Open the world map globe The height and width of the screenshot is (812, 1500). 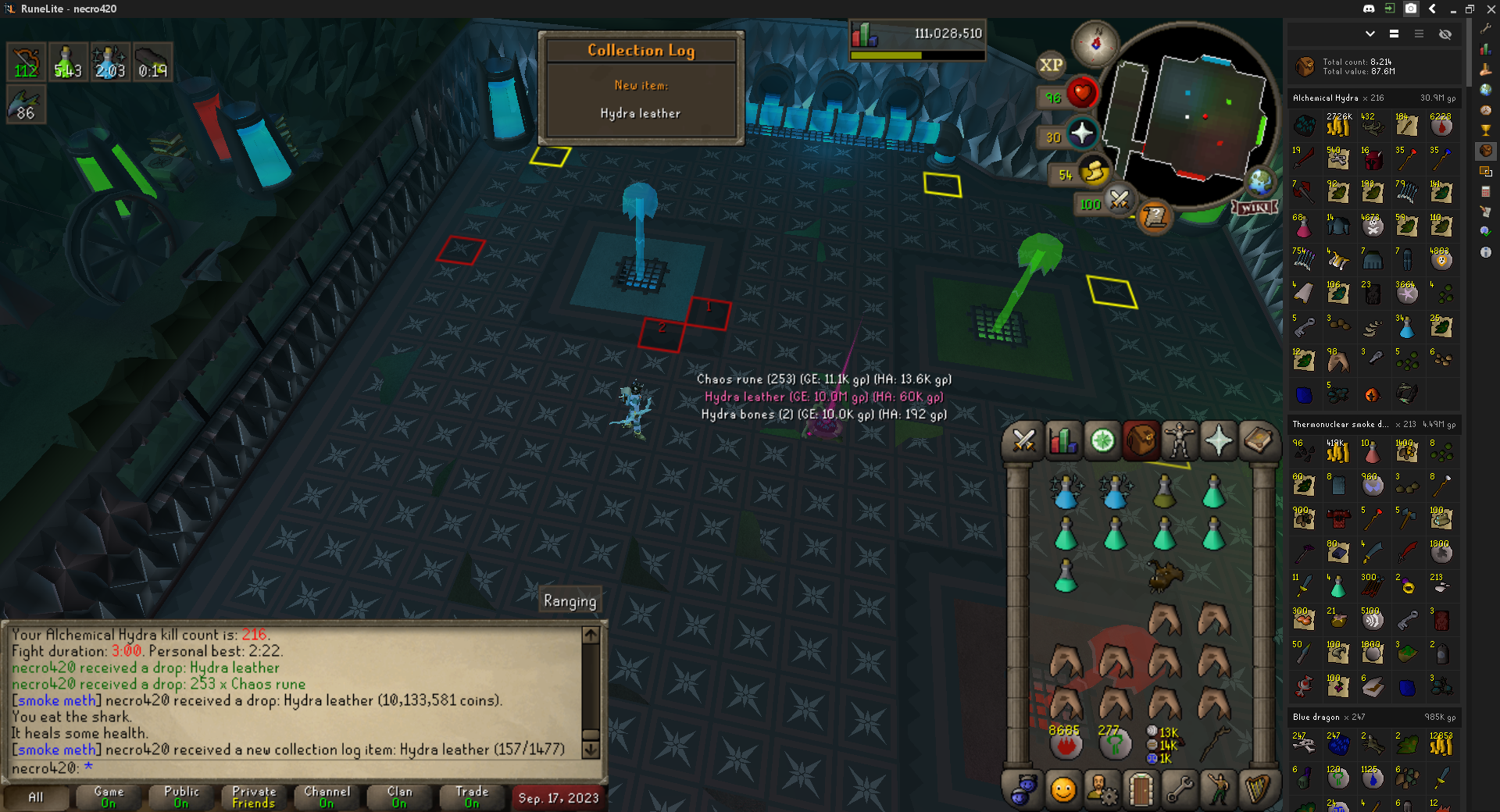pyautogui.click(x=1259, y=183)
